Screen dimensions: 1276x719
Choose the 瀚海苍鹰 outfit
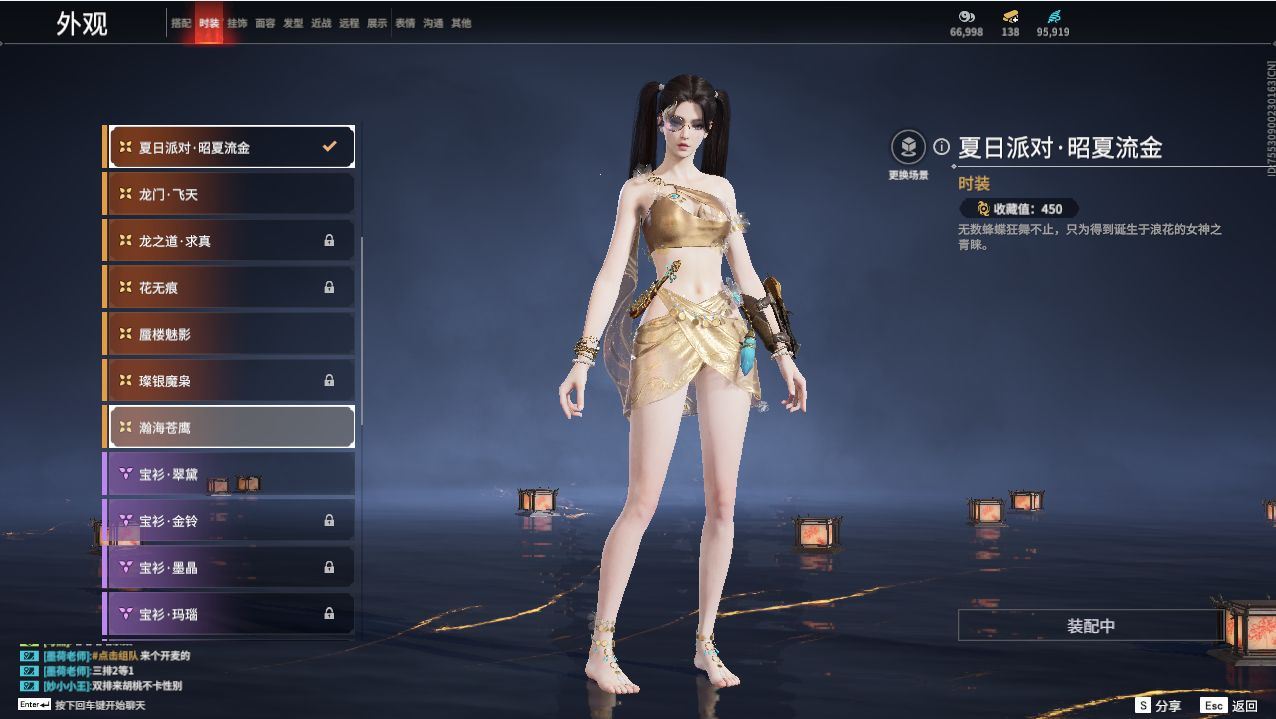[230, 427]
